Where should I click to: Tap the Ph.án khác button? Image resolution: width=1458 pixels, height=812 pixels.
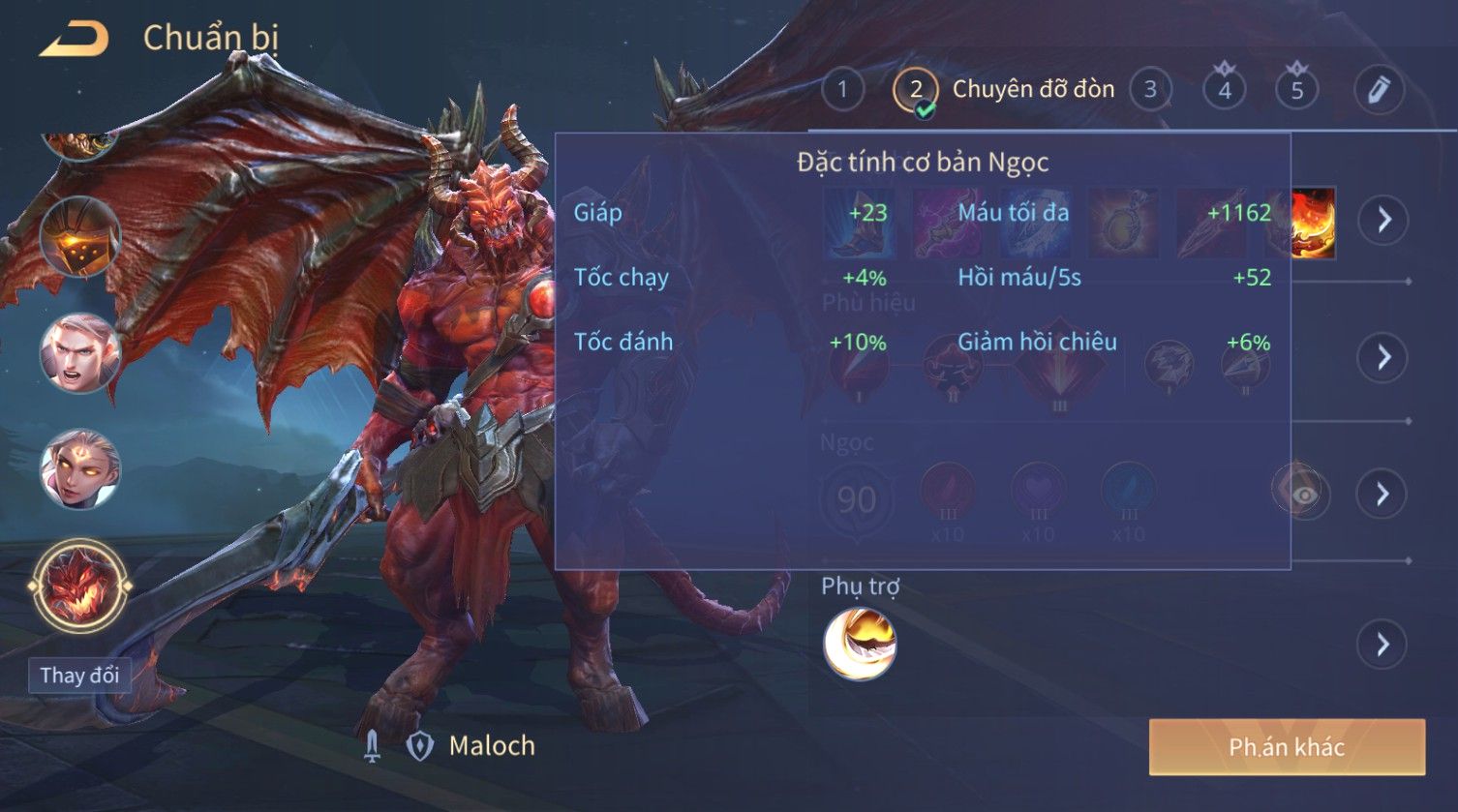1287,747
